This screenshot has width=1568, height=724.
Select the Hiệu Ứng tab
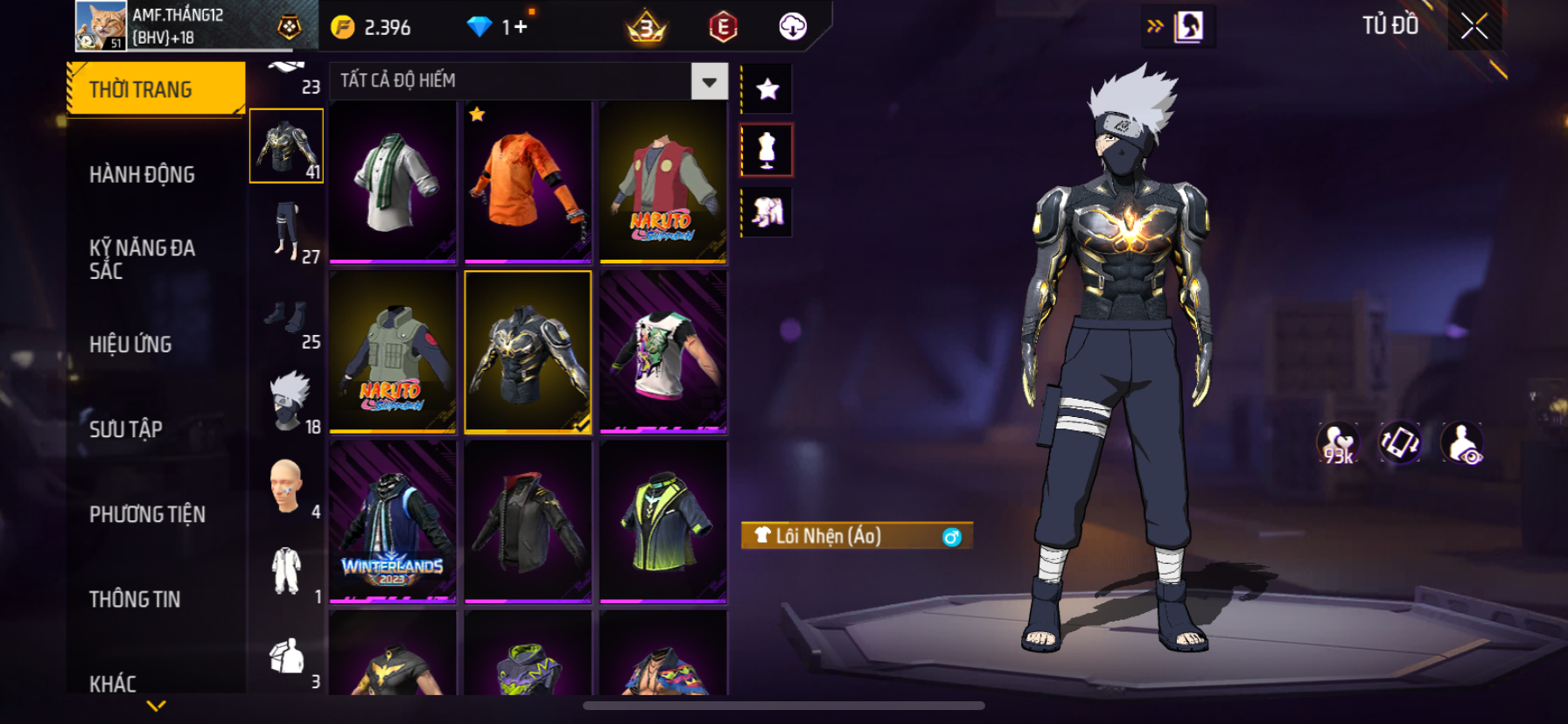point(131,345)
